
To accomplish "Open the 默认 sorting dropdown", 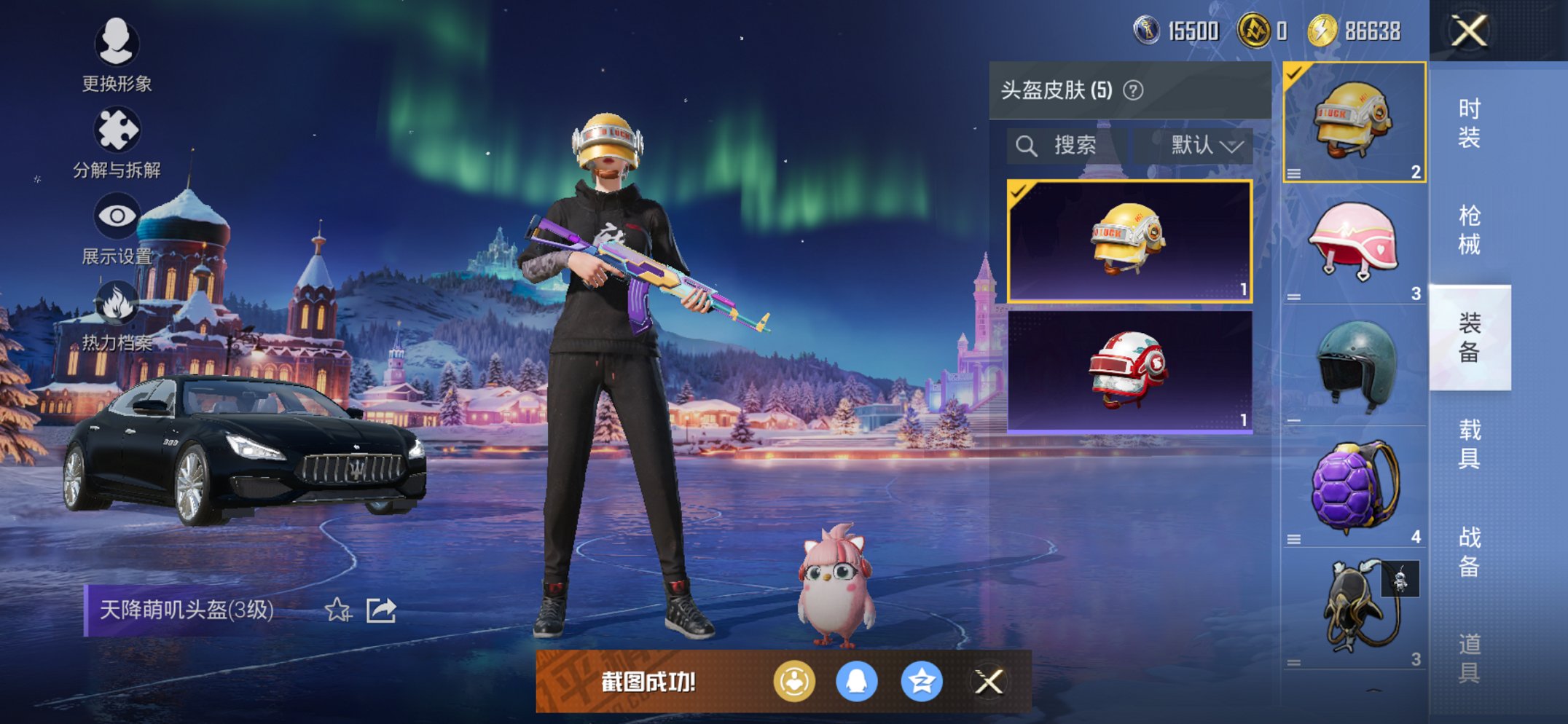I will [x=1199, y=144].
